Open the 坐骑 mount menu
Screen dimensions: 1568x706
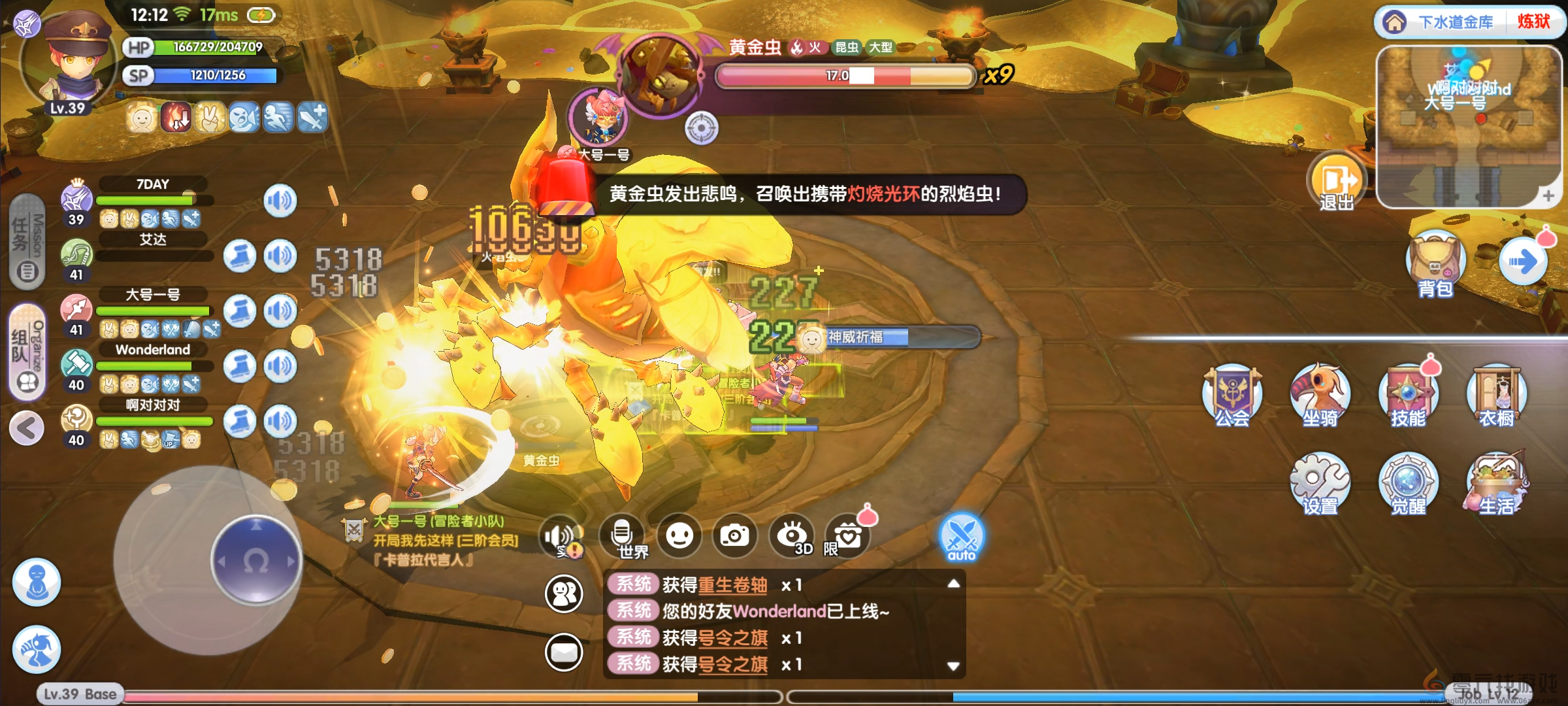(1320, 395)
